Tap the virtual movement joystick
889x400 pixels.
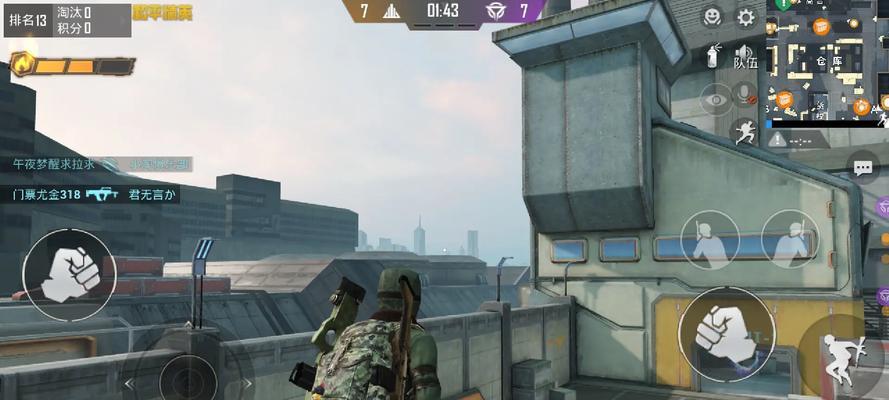(x=187, y=377)
